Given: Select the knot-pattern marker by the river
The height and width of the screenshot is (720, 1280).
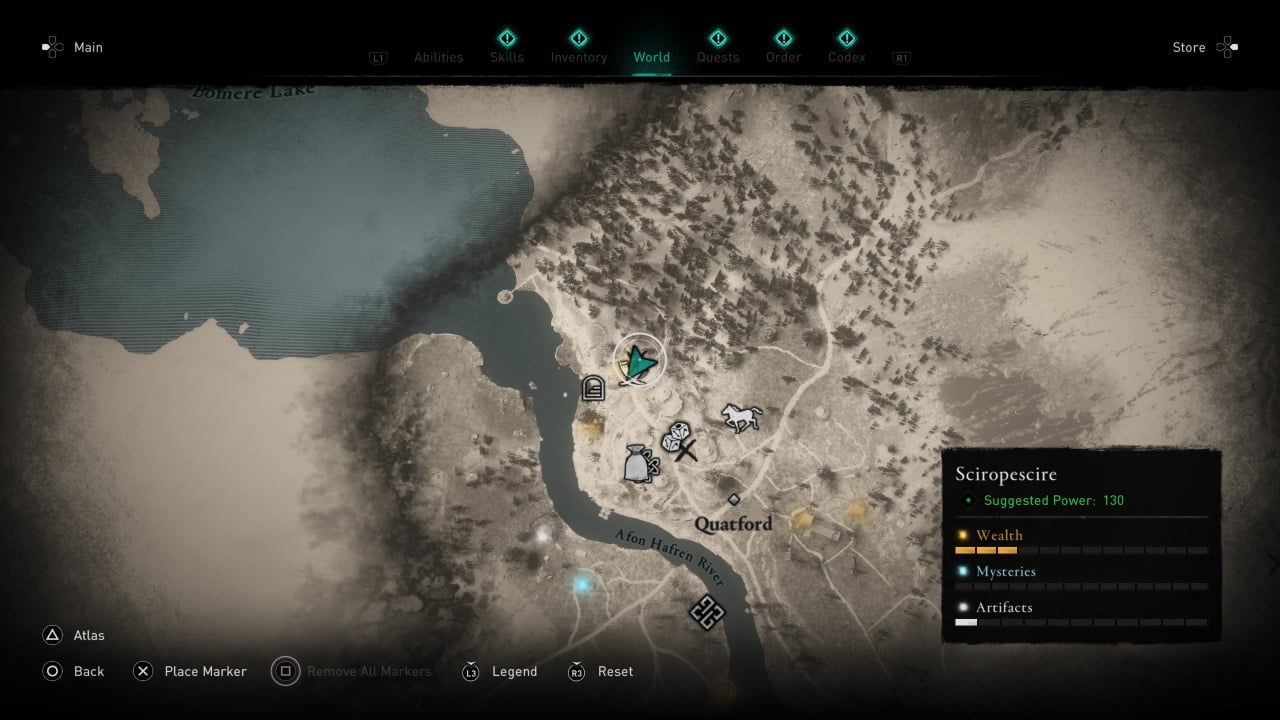Looking at the screenshot, I should coord(707,611).
